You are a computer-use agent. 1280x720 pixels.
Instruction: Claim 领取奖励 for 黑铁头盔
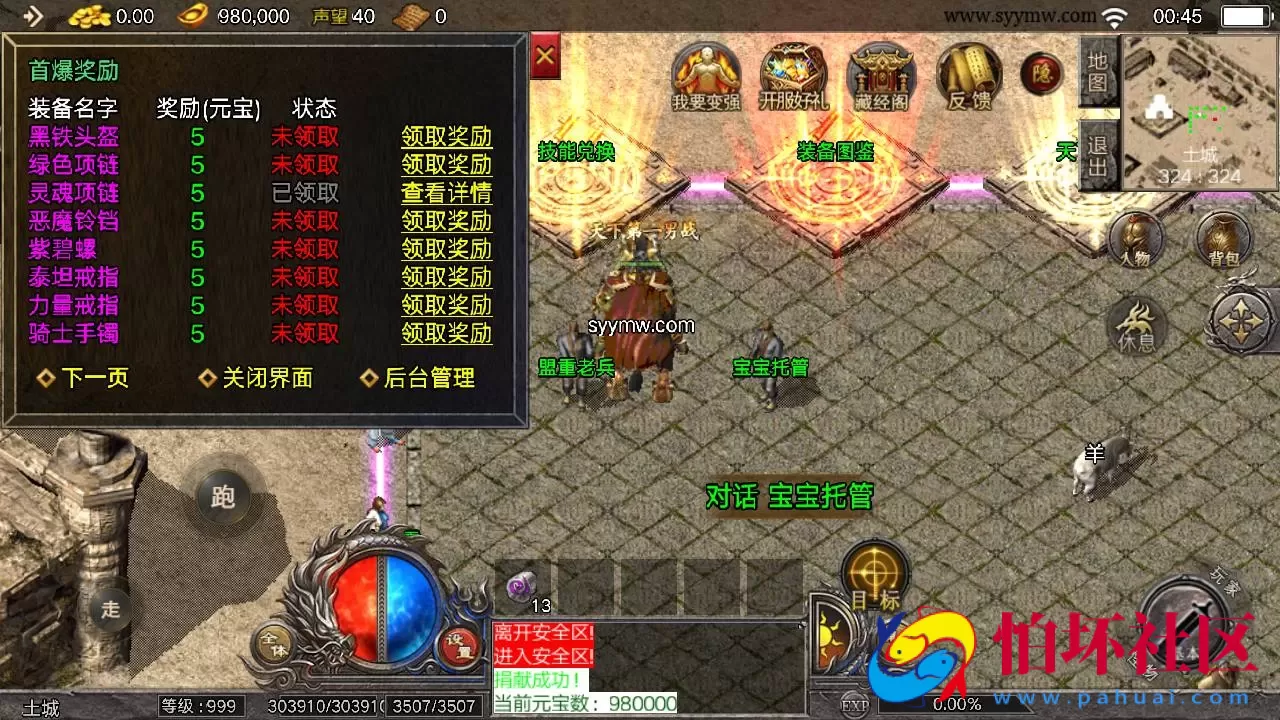coord(445,138)
